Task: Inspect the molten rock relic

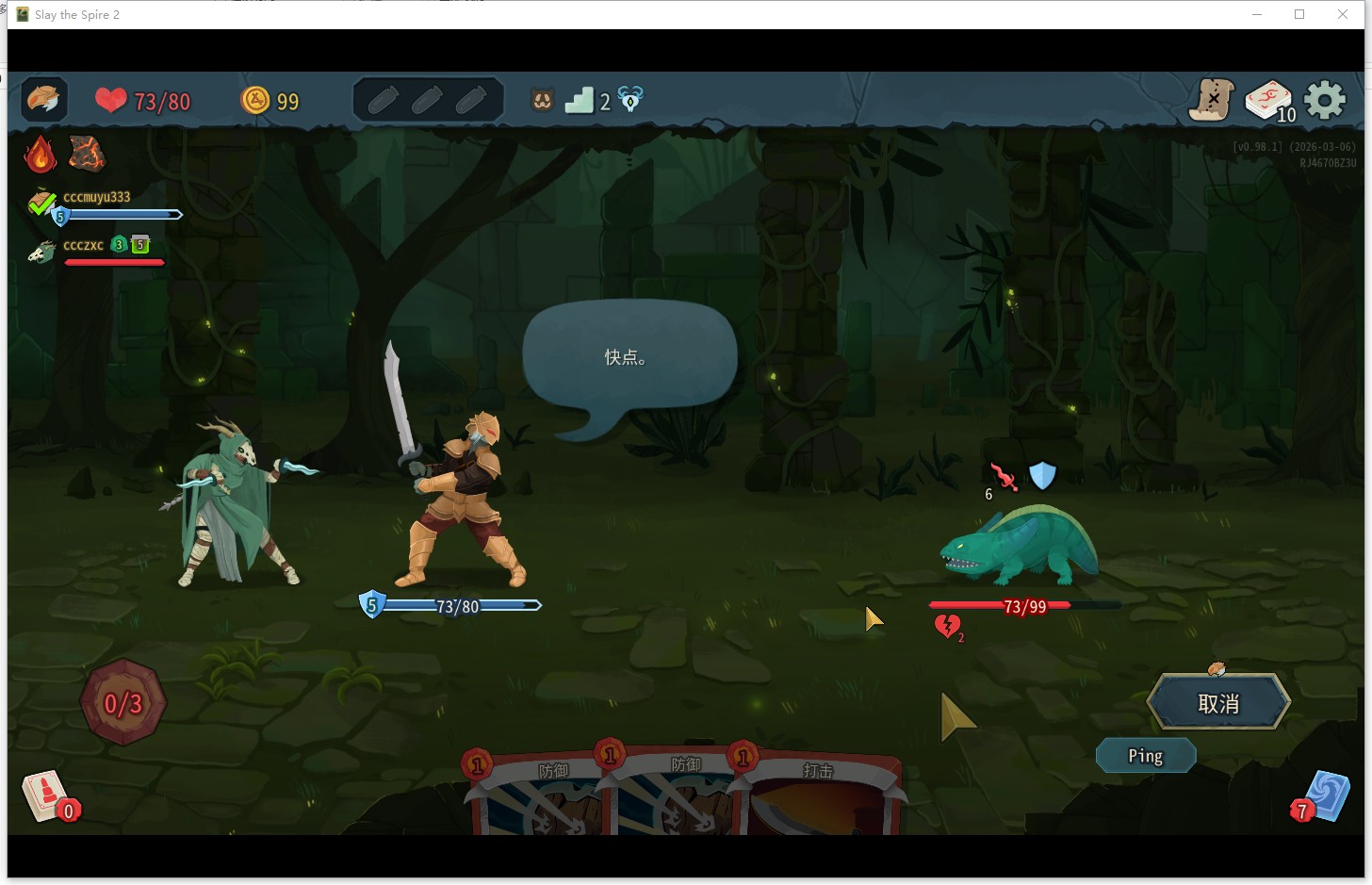Action: (87, 154)
